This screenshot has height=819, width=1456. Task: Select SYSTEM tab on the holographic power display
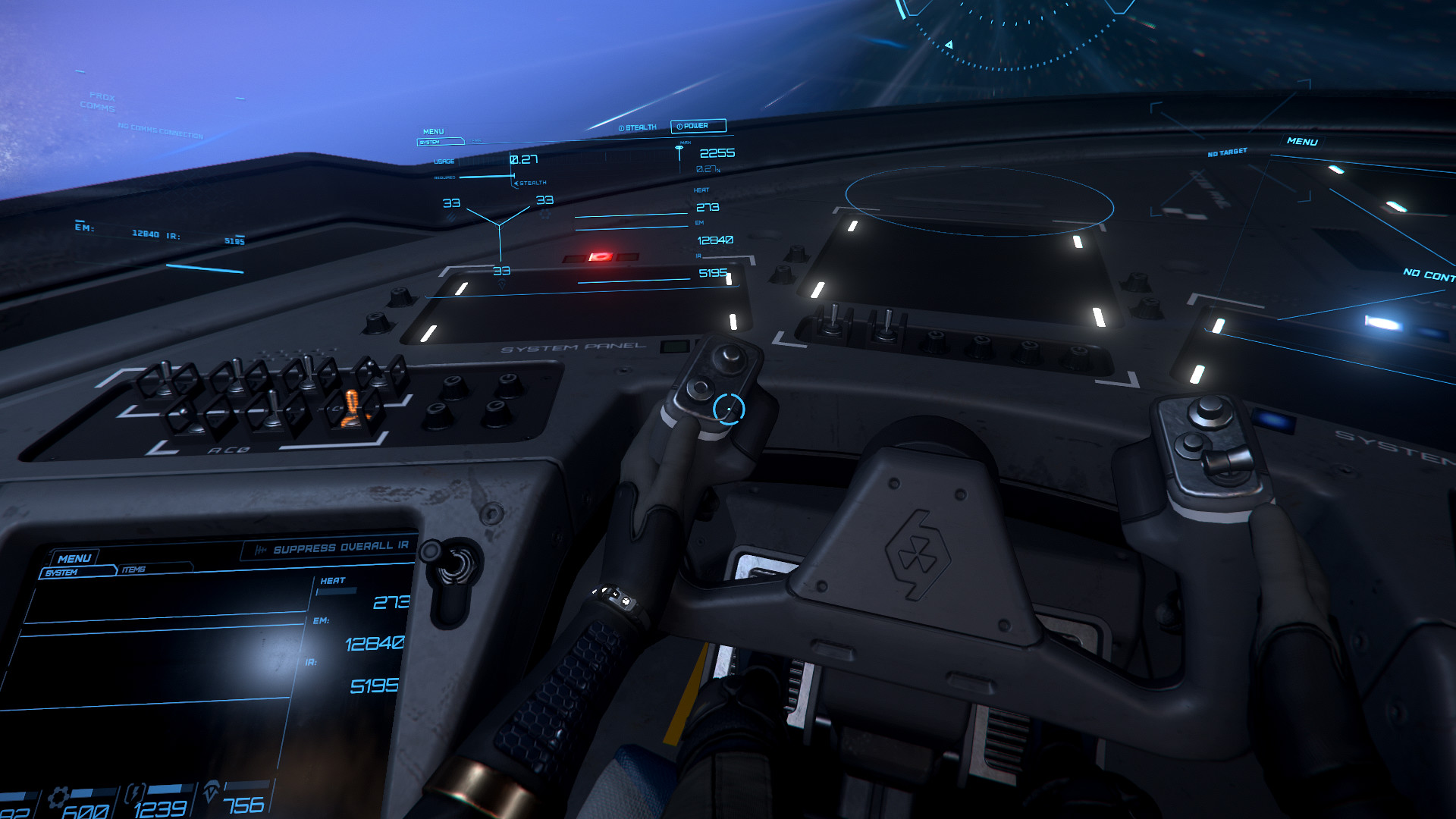(431, 142)
